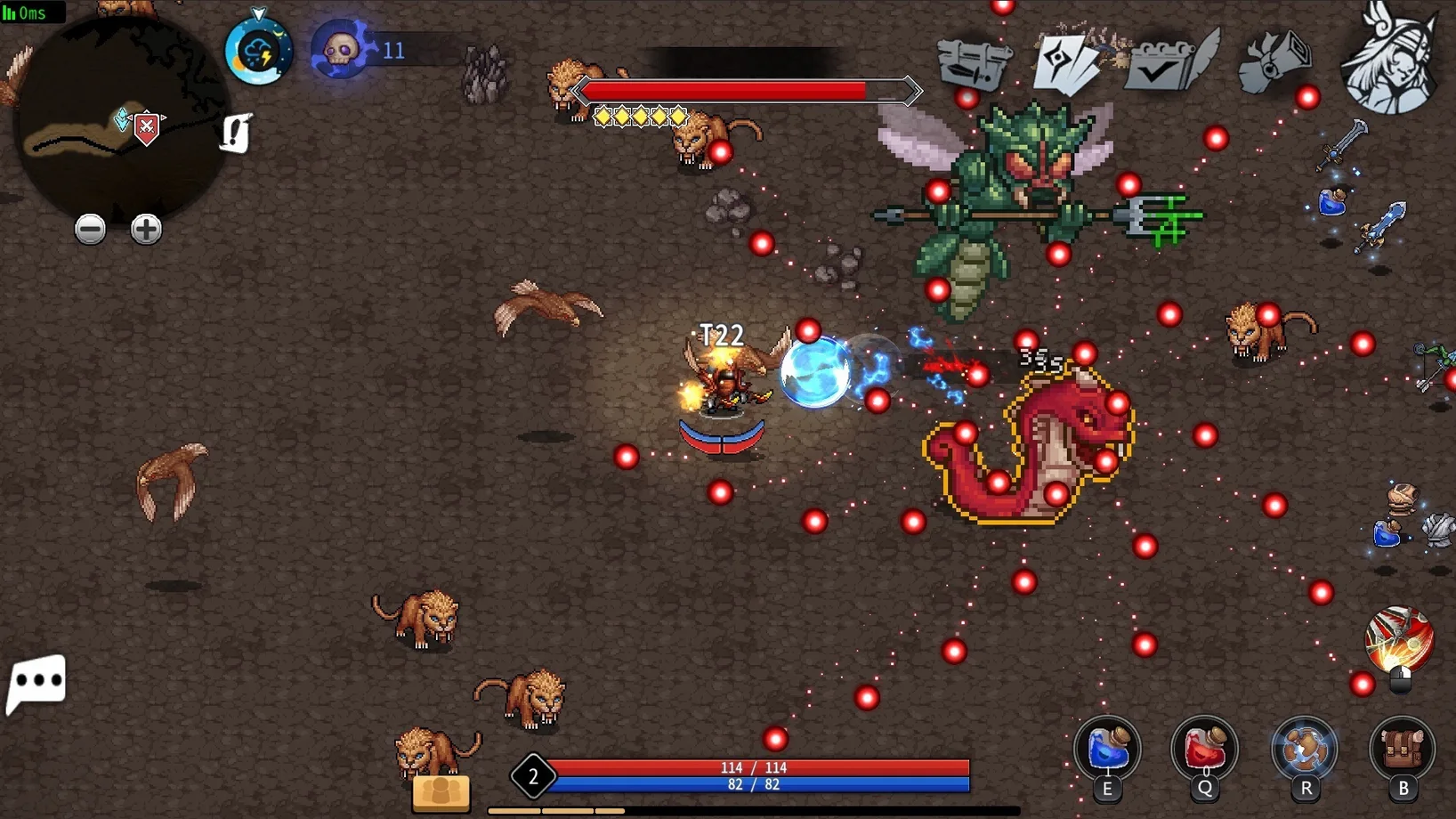Viewport: 1456px width, 819px height.
Task: Open the chat speech bubble
Action: click(x=36, y=683)
